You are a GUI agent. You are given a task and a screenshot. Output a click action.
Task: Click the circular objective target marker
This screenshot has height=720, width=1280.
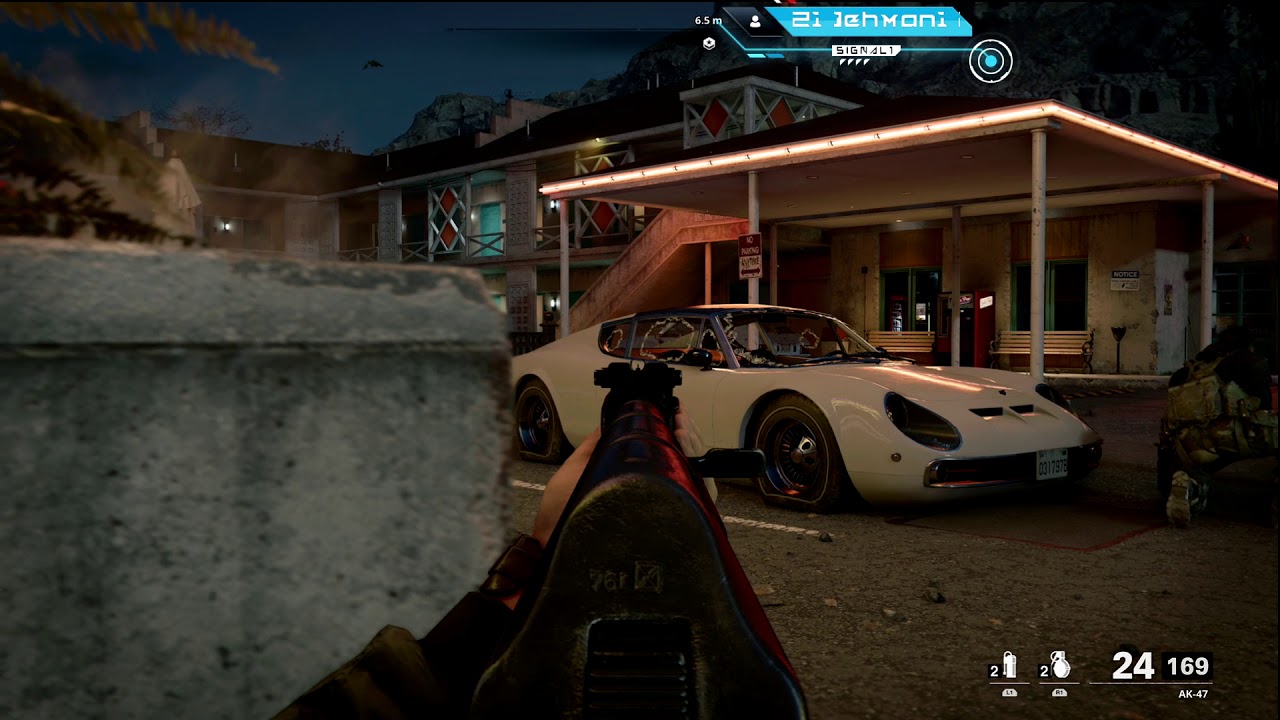(x=990, y=61)
